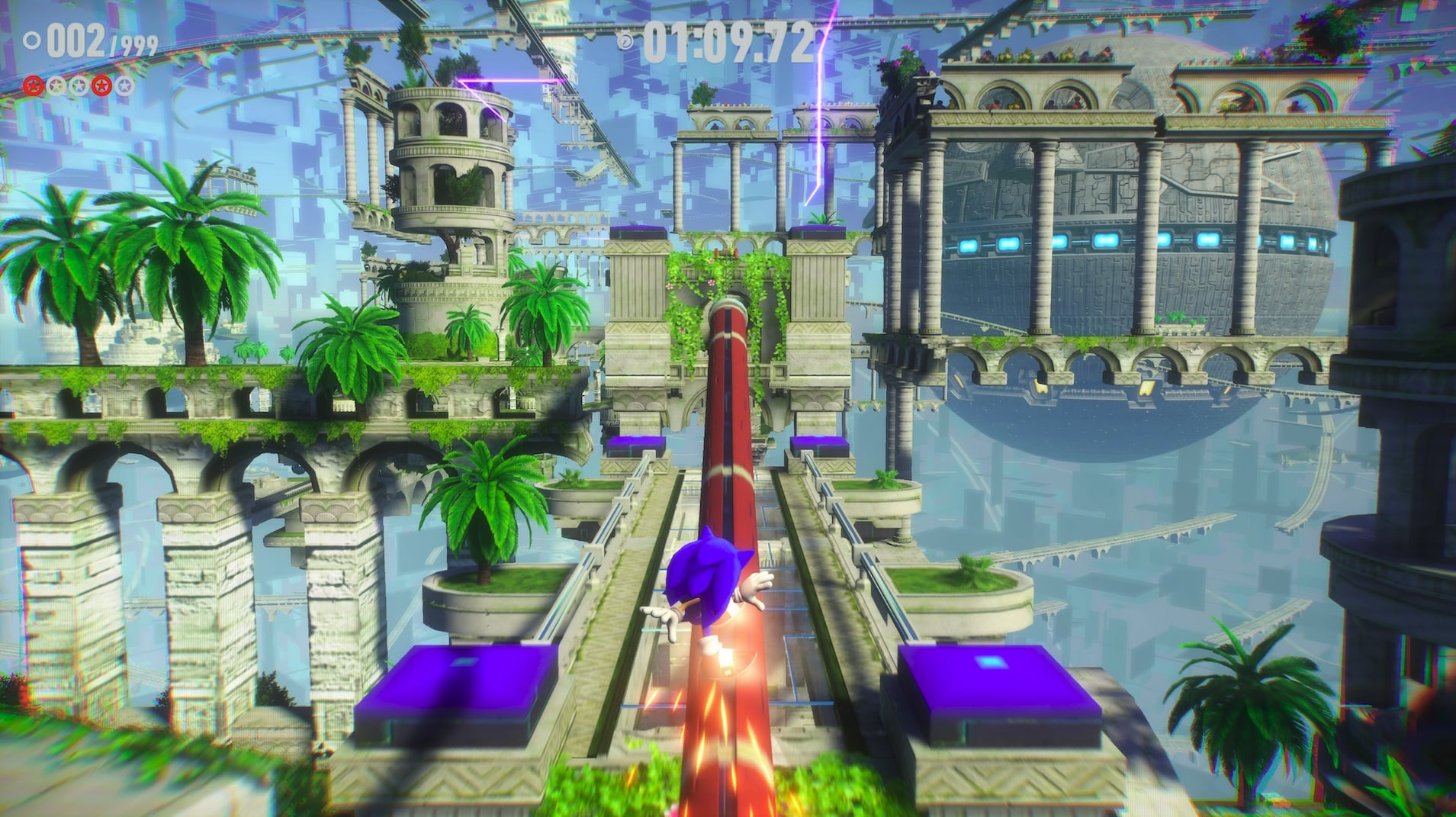Click the third white star medal
Screen dimensions: 1456x817
[x=79, y=86]
